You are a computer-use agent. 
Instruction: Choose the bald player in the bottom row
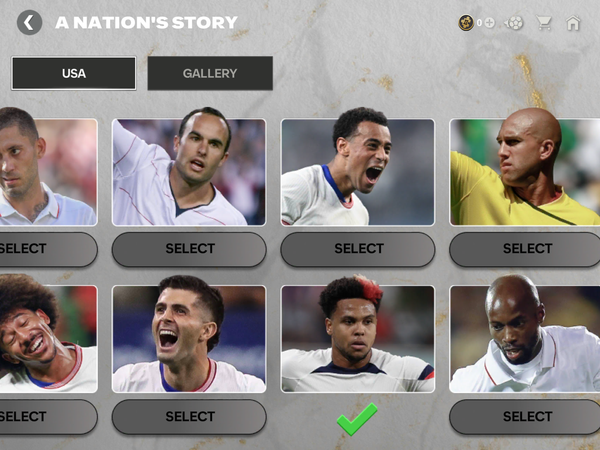pyautogui.click(x=526, y=416)
